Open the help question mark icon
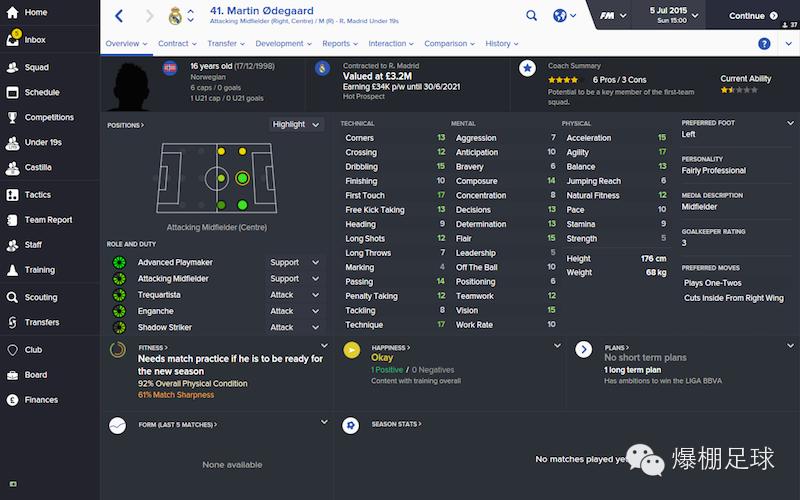The height and width of the screenshot is (500, 800). pyautogui.click(x=764, y=44)
